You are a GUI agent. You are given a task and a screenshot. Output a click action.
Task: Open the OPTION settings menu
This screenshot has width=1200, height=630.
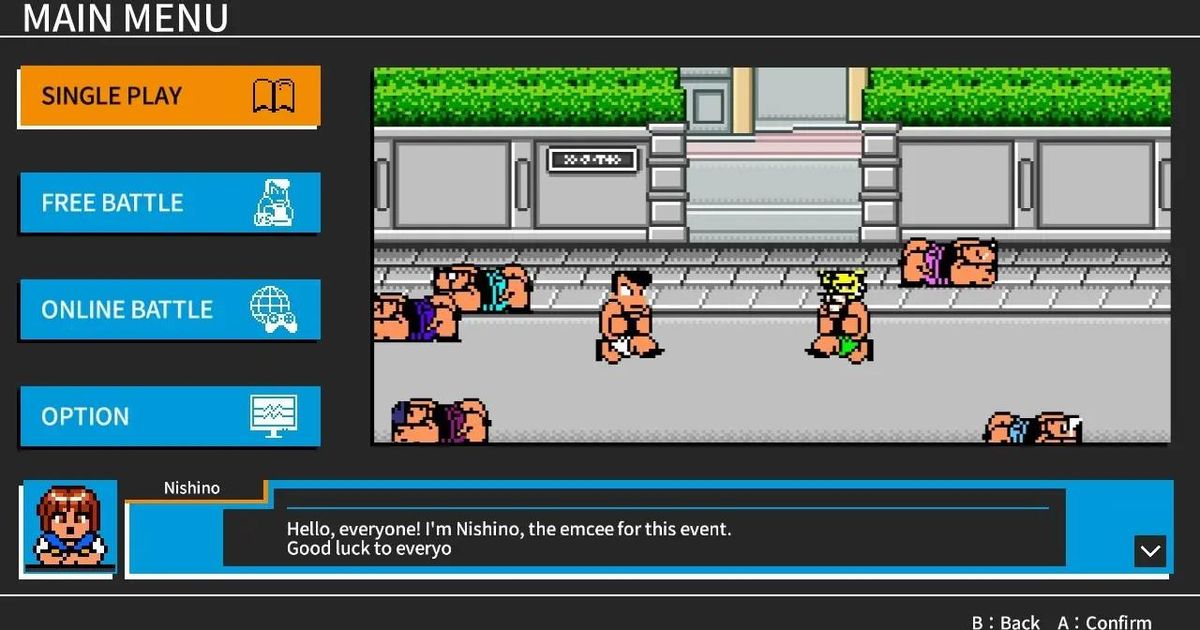click(169, 416)
